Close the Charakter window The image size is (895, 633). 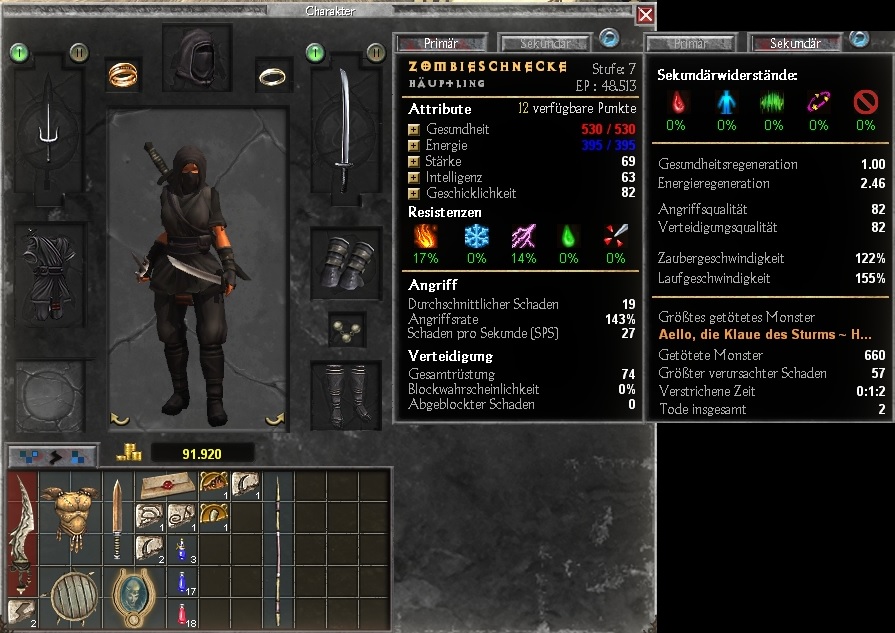click(x=645, y=15)
